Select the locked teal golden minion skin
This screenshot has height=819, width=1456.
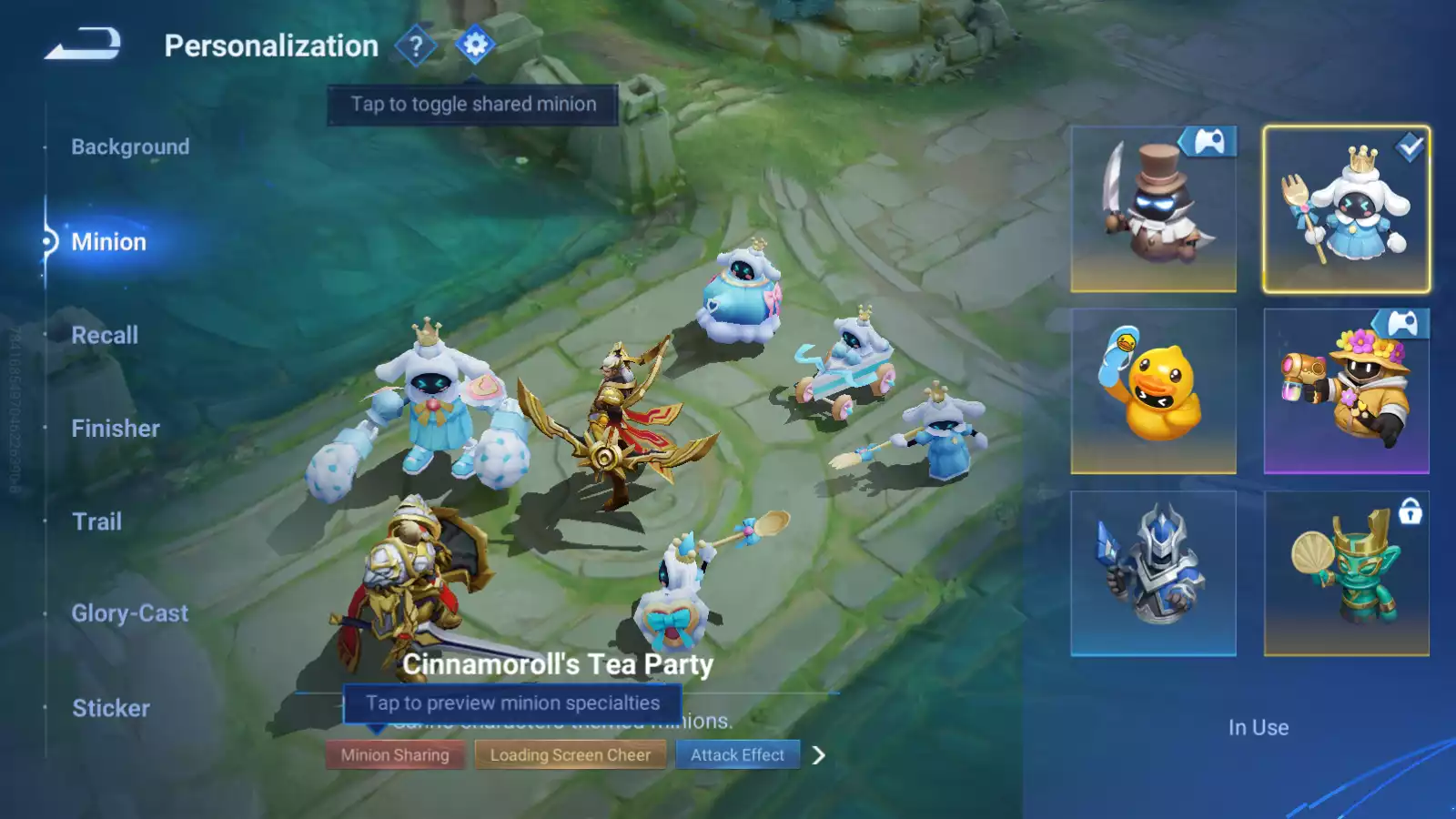click(1346, 573)
